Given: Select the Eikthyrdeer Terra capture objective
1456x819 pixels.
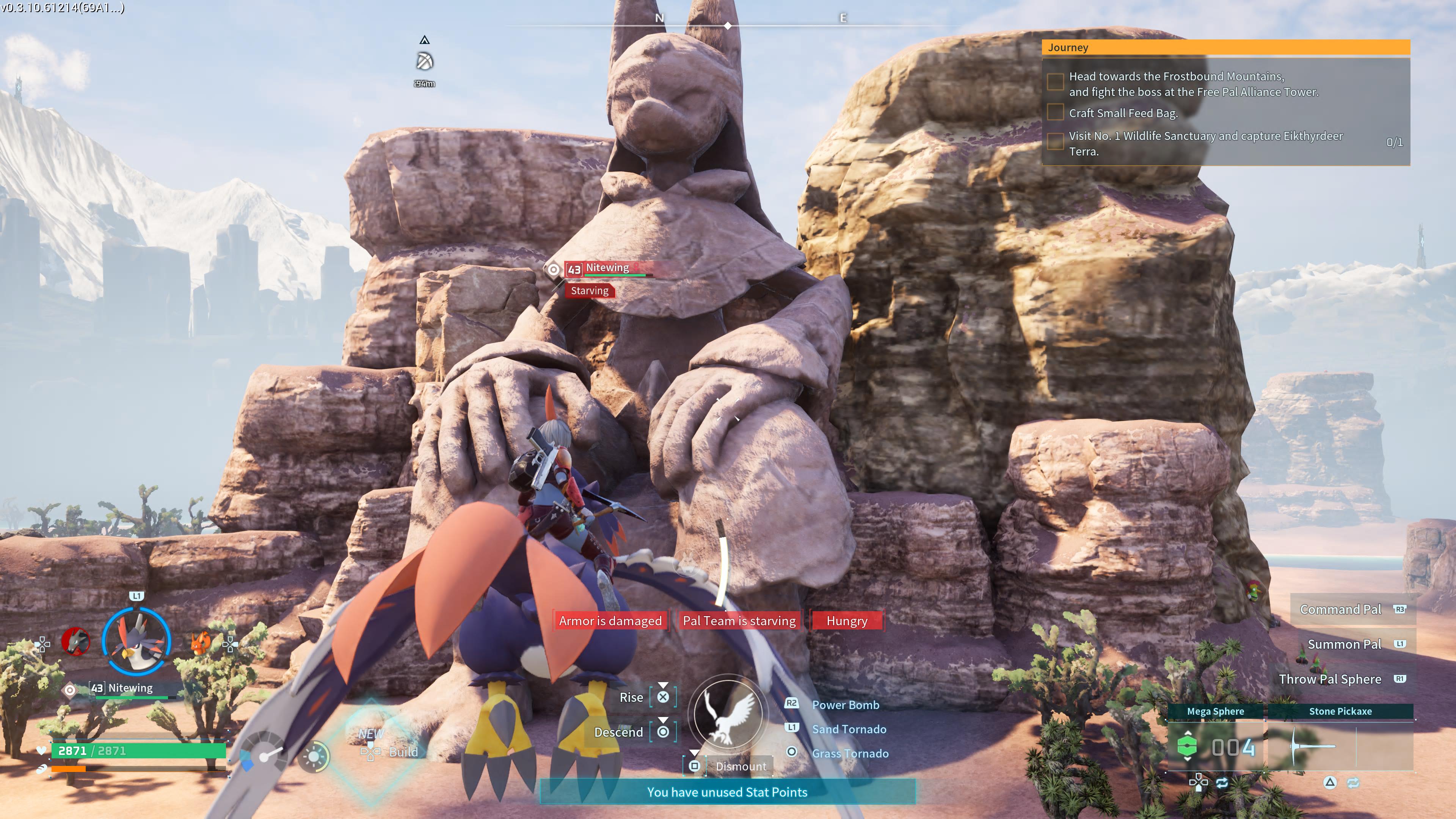Looking at the screenshot, I should click(x=1205, y=144).
